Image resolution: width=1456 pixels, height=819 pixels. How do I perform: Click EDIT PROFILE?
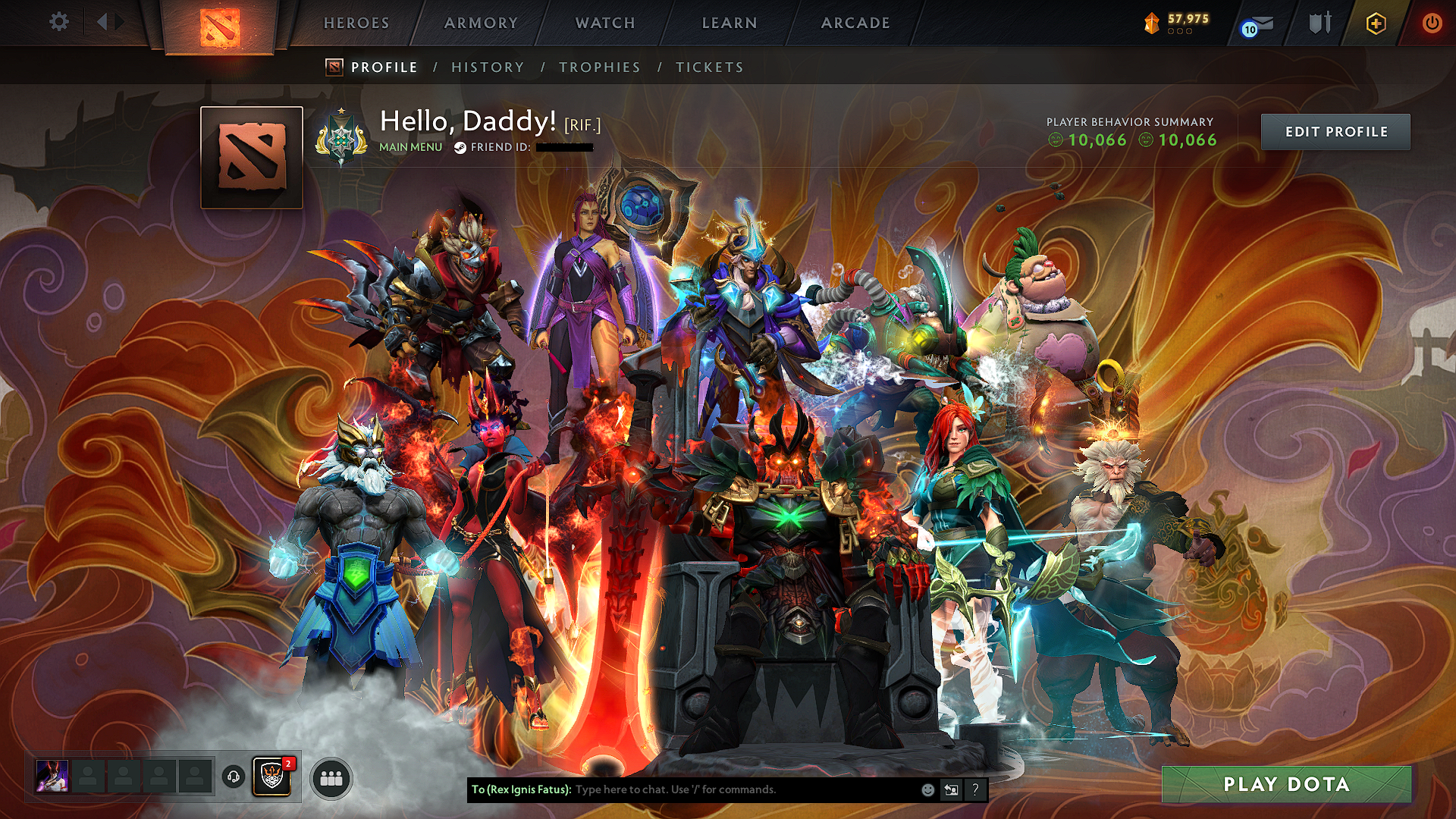click(1336, 131)
